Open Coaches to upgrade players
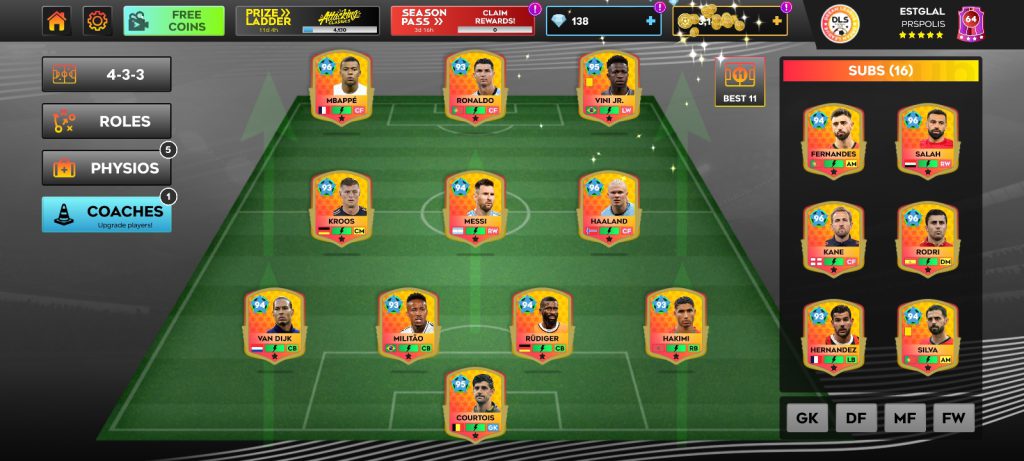The width and height of the screenshot is (1024, 461). coord(106,214)
